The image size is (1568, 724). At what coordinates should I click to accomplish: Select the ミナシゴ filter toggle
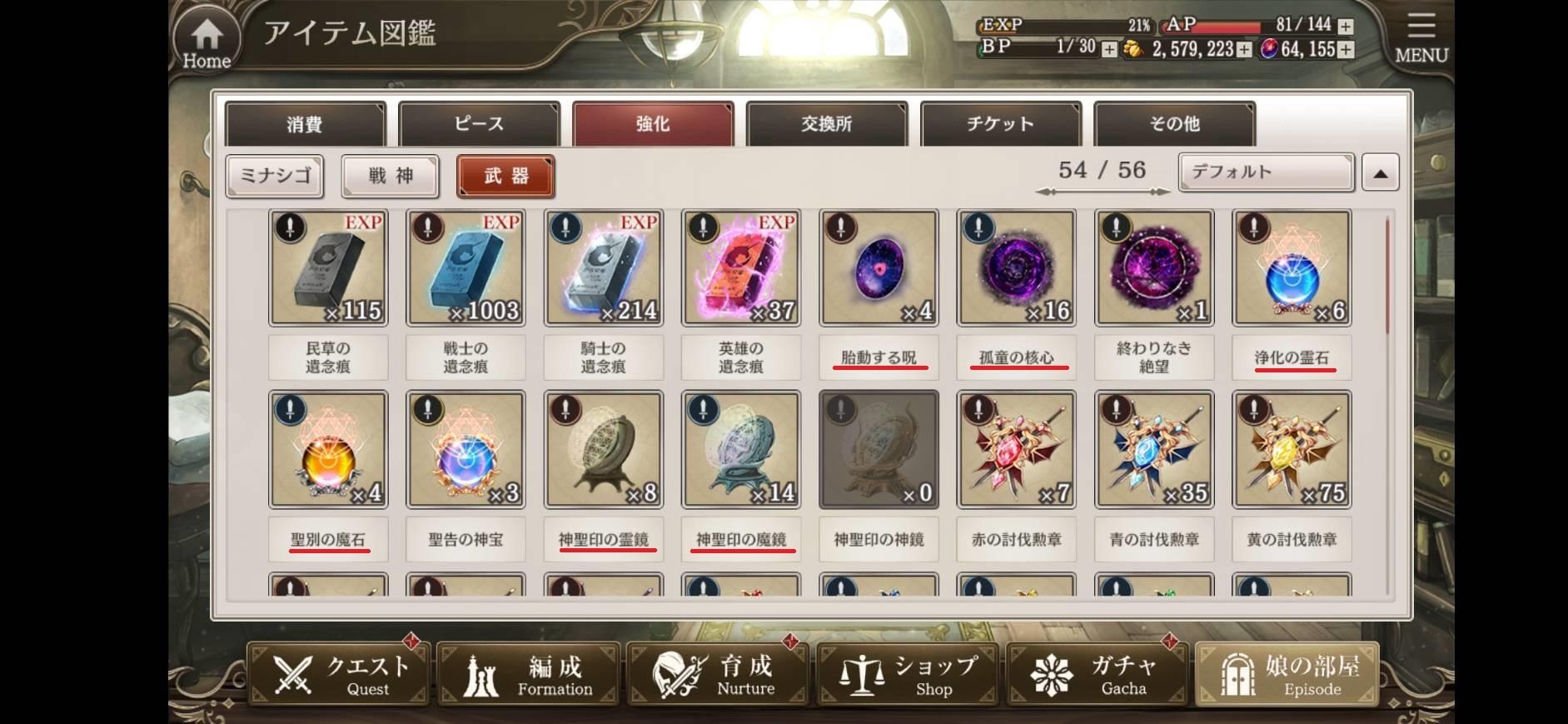tap(273, 176)
